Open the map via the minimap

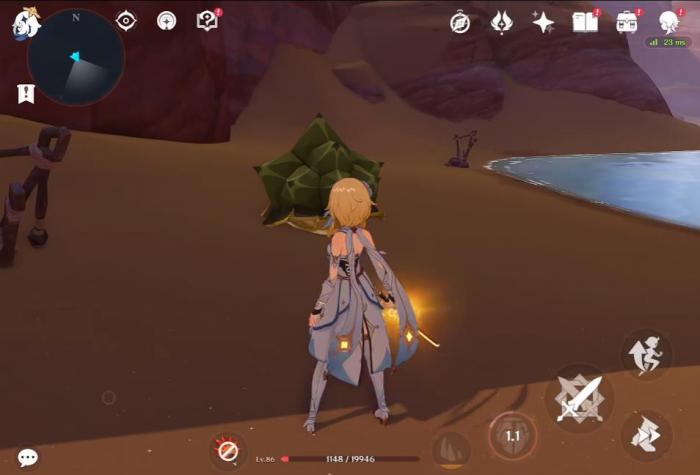(x=76, y=58)
